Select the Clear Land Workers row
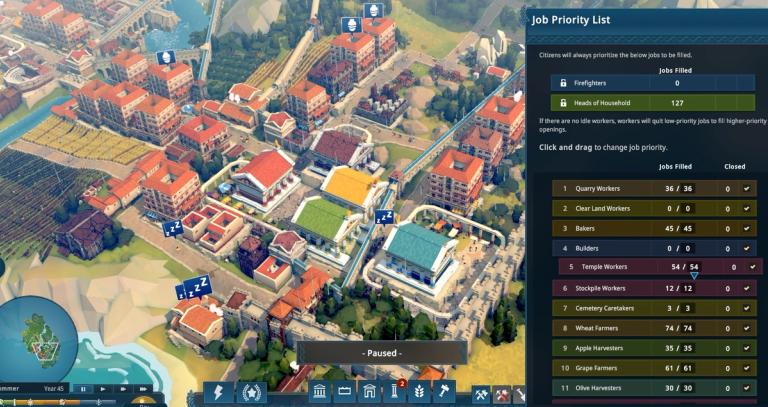Image resolution: width=768 pixels, height=407 pixels. (640, 208)
